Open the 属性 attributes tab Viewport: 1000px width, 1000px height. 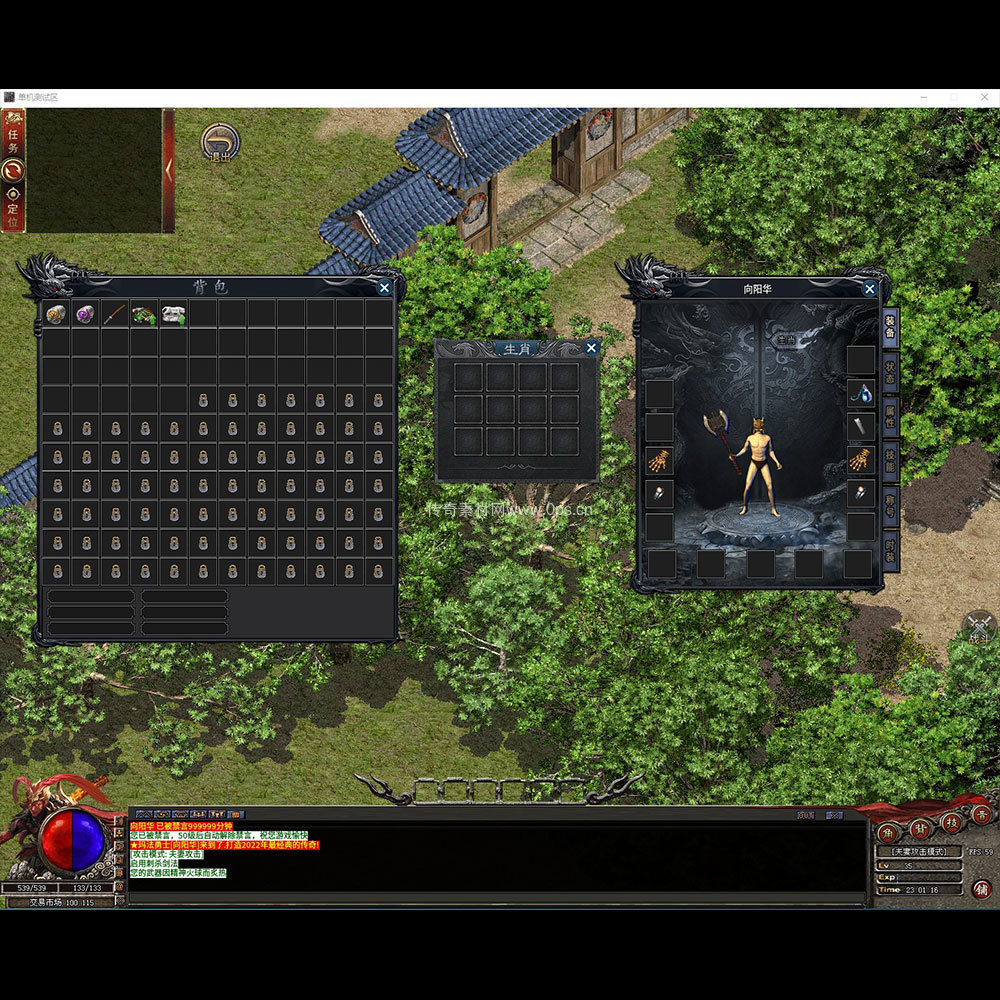[889, 414]
